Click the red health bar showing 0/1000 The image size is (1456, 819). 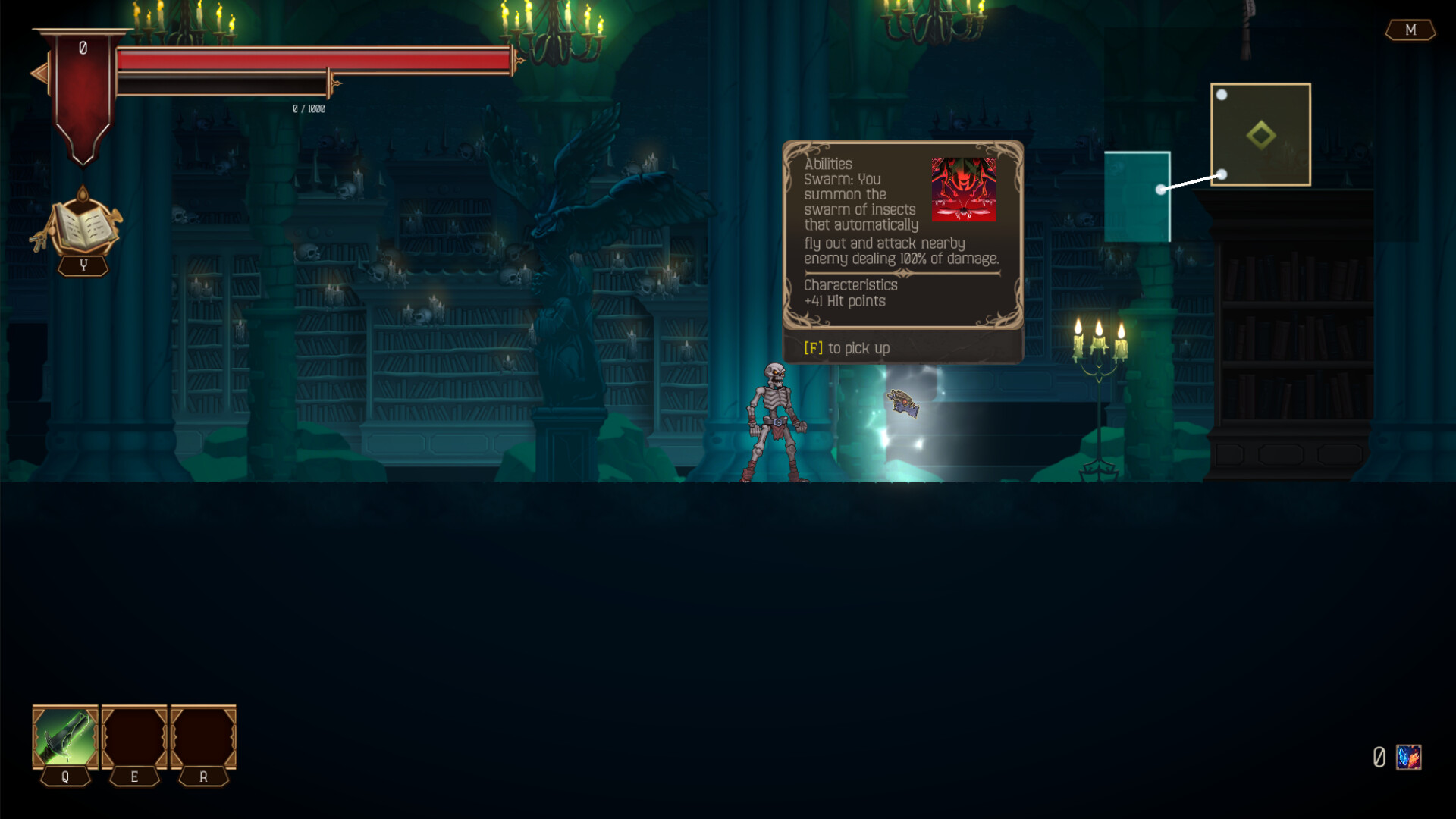[311, 57]
